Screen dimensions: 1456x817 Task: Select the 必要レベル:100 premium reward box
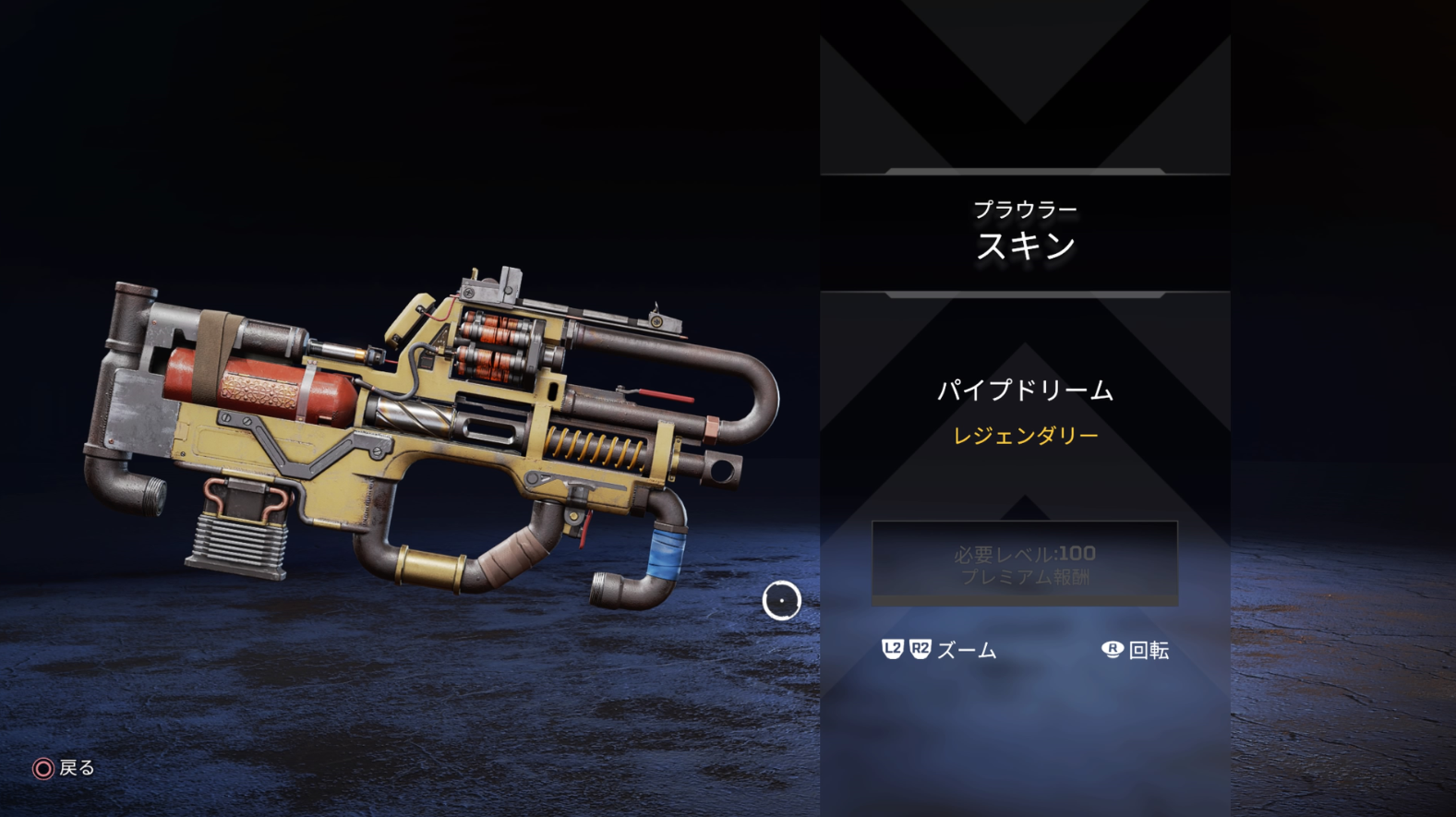1024,563
